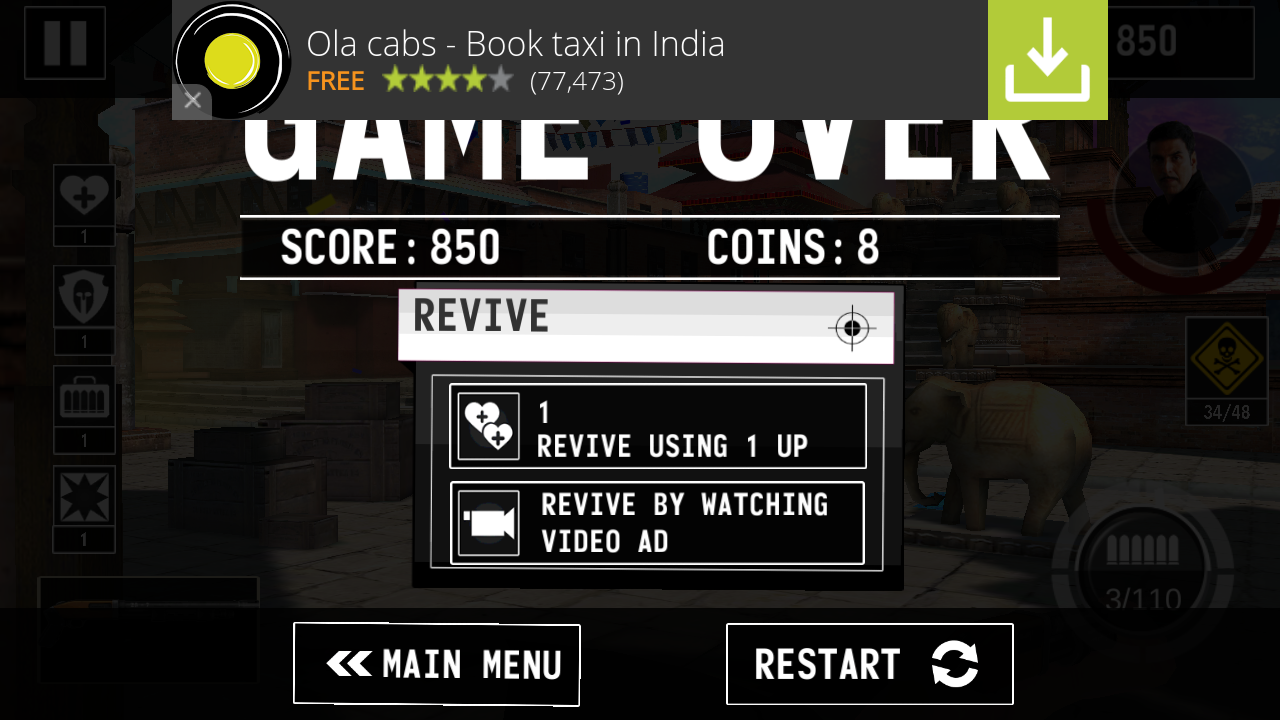The height and width of the screenshot is (720, 1280).
Task: Revive using 1 Up
Action: (x=657, y=426)
